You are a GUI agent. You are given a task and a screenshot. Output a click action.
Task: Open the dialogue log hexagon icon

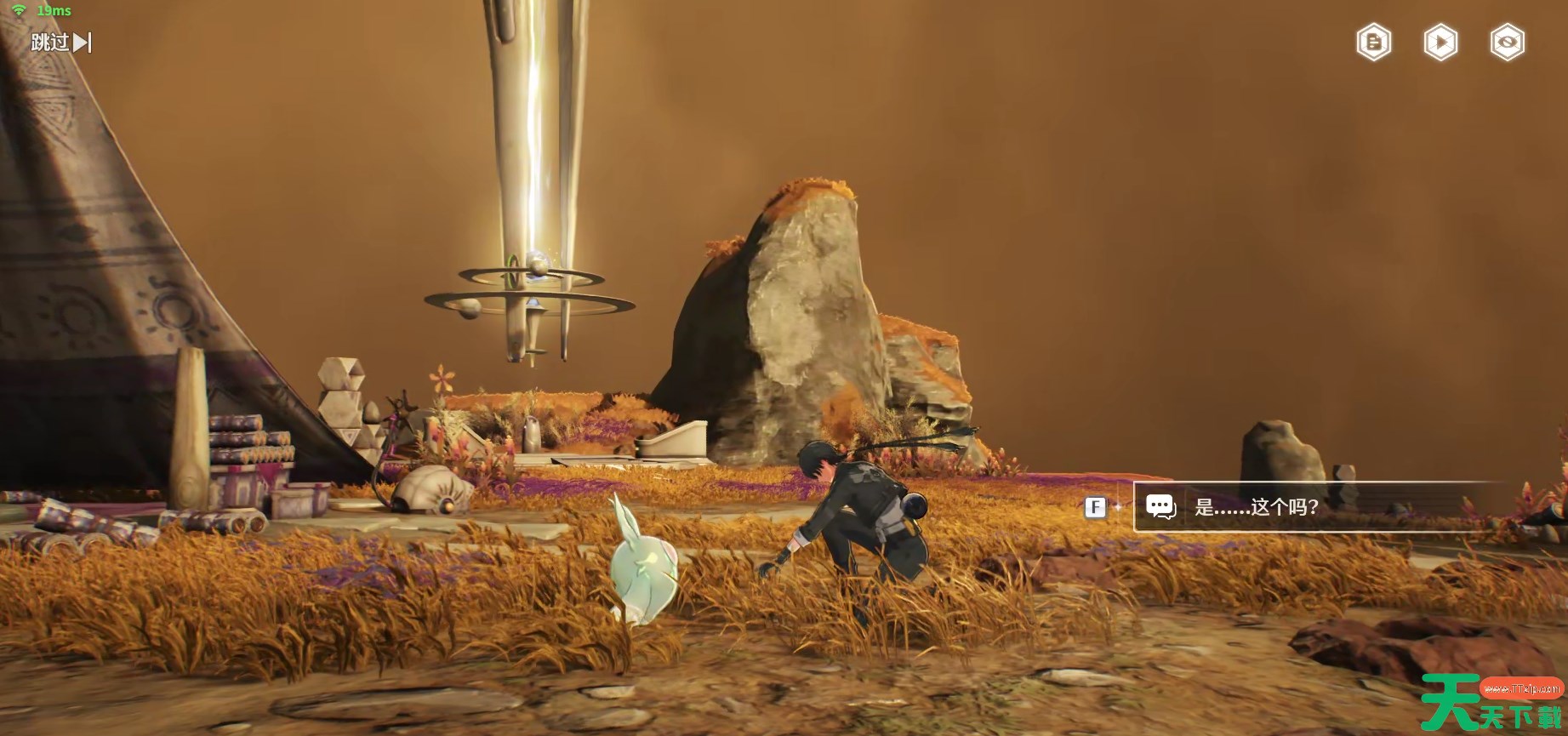click(1373, 43)
